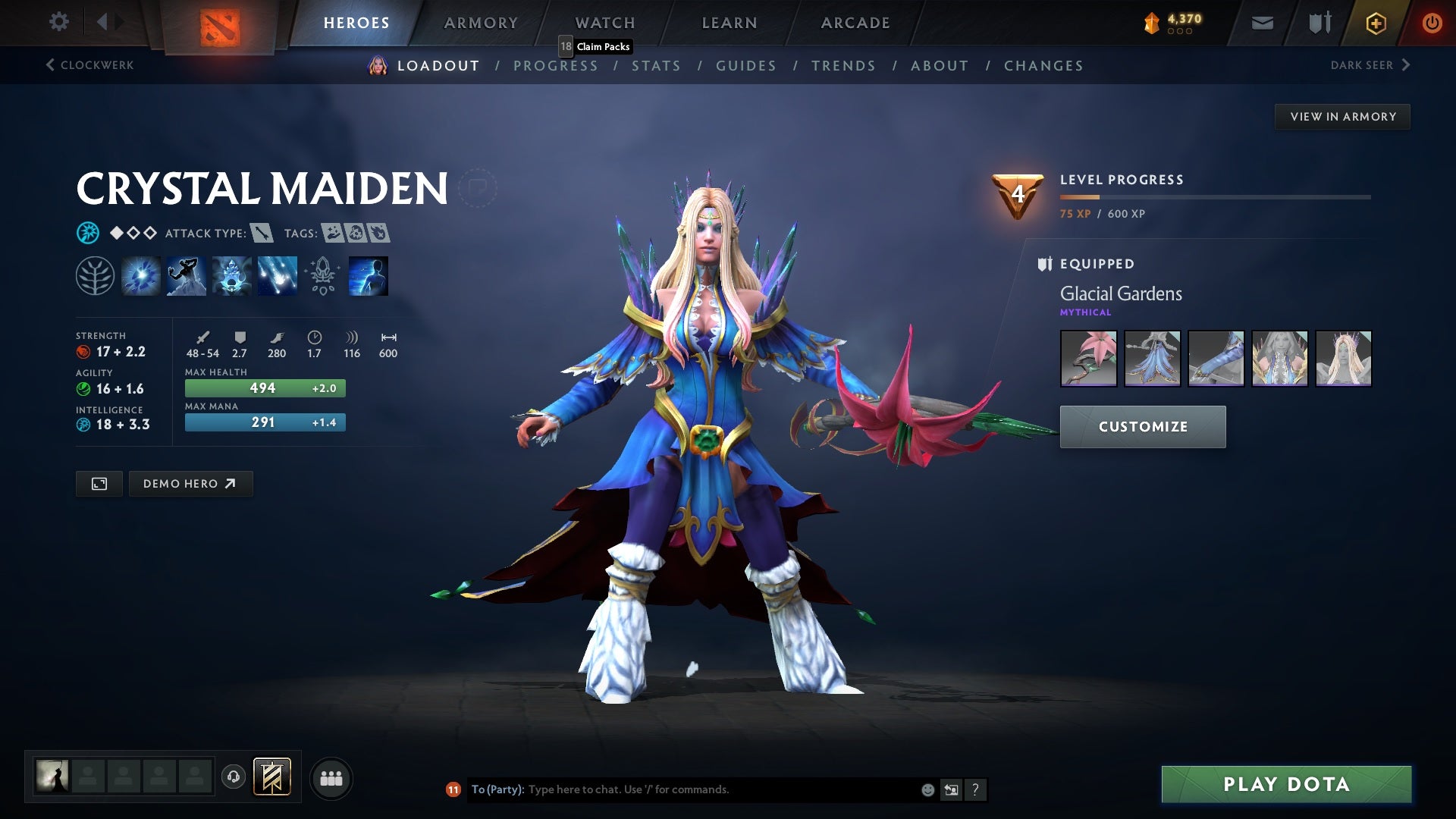Open Crystal Maiden's talent tree icon
Screen dimensions: 1456x819
[x=95, y=275]
